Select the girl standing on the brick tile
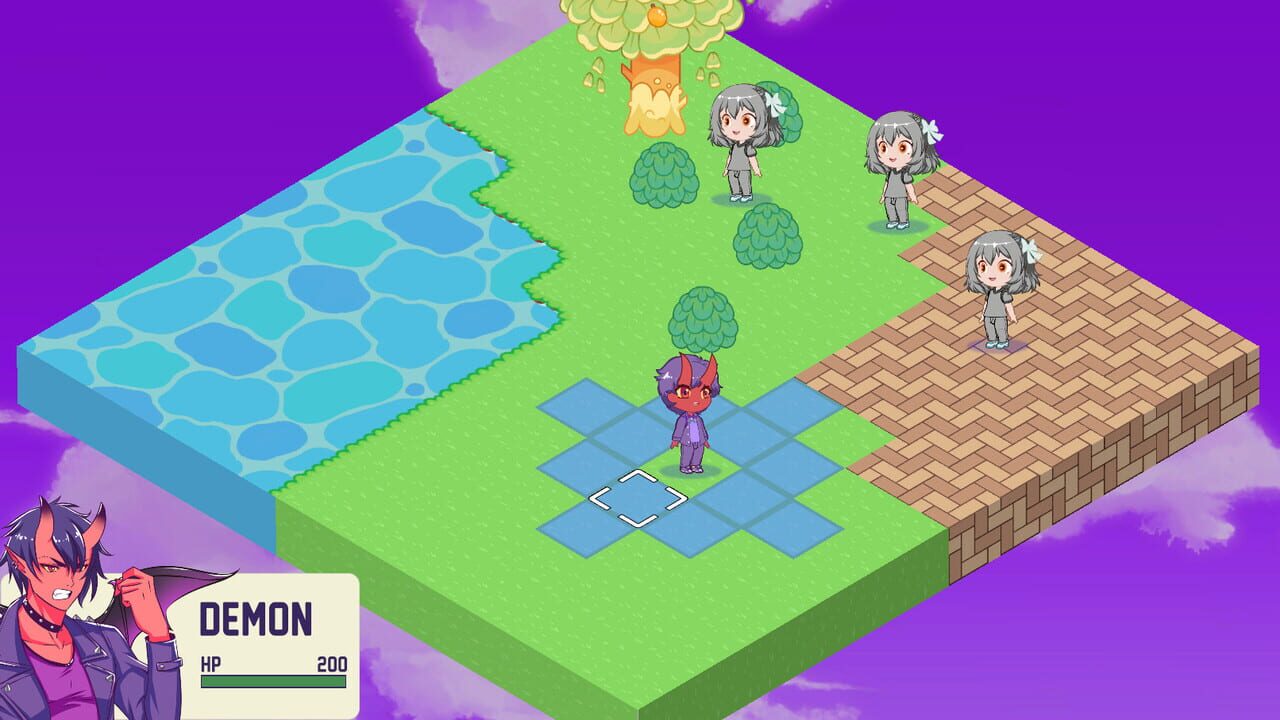This screenshot has width=1280, height=720. 1000,290
